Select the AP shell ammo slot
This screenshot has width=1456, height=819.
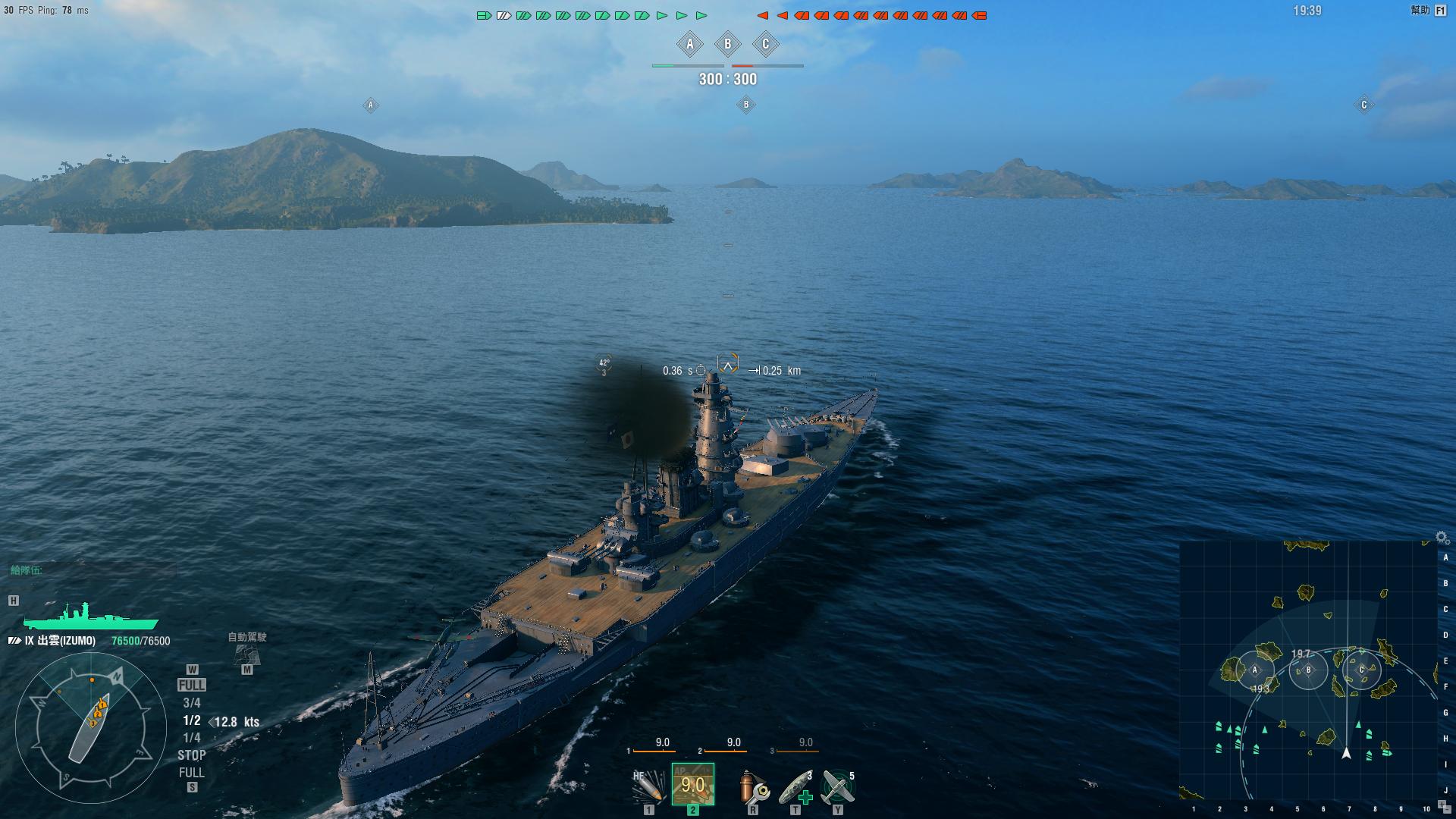[x=692, y=784]
